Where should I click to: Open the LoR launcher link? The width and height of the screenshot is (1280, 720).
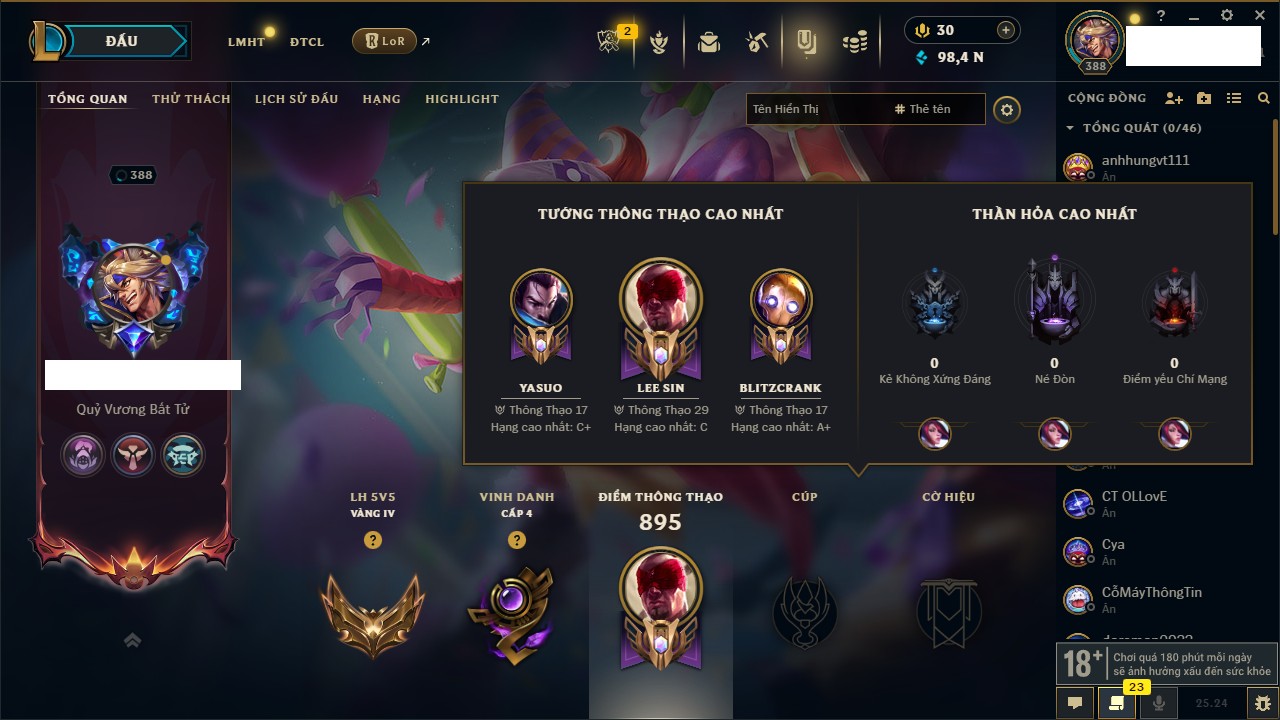click(384, 41)
